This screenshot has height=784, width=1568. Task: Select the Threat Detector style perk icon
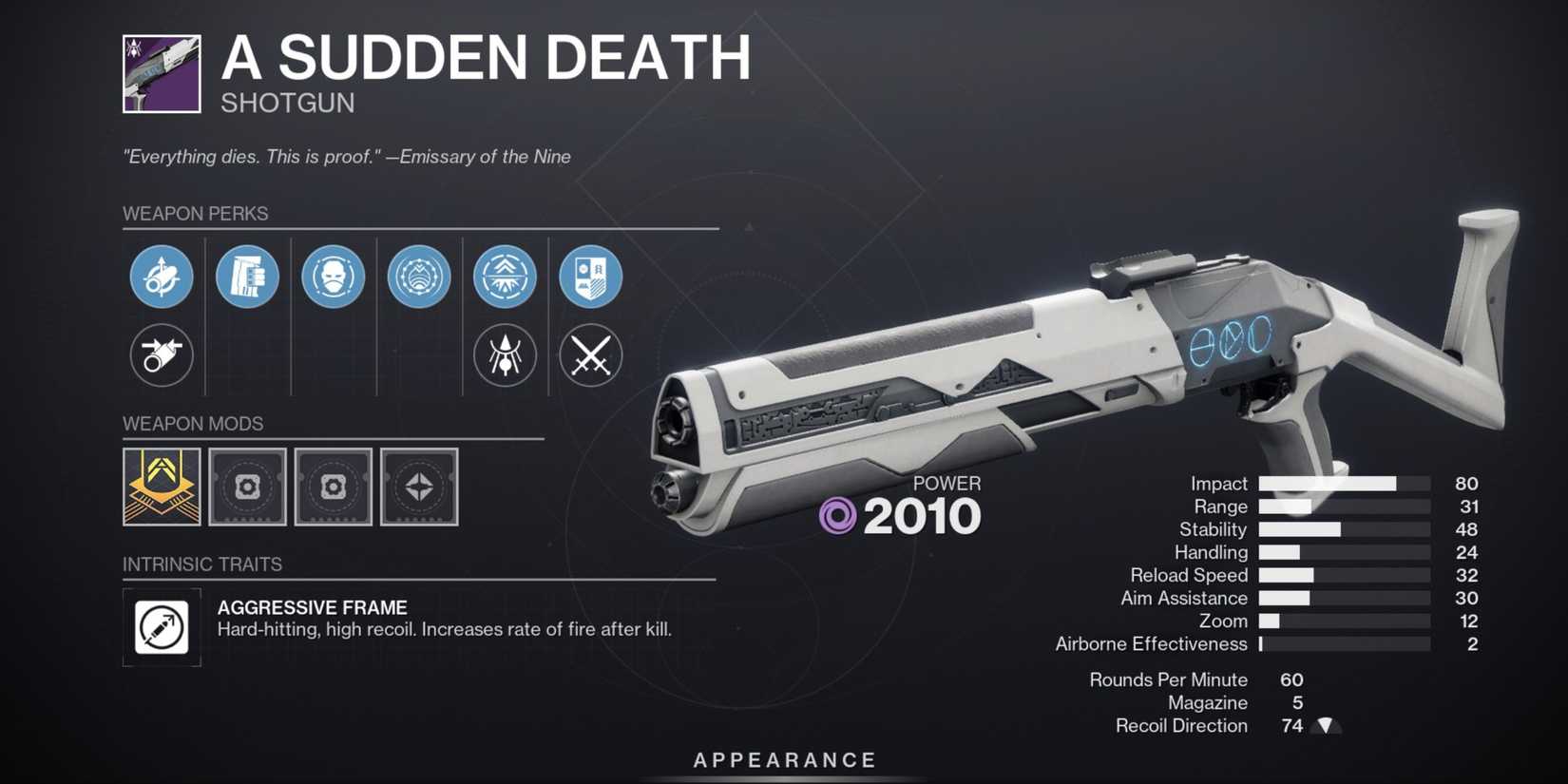point(506,356)
